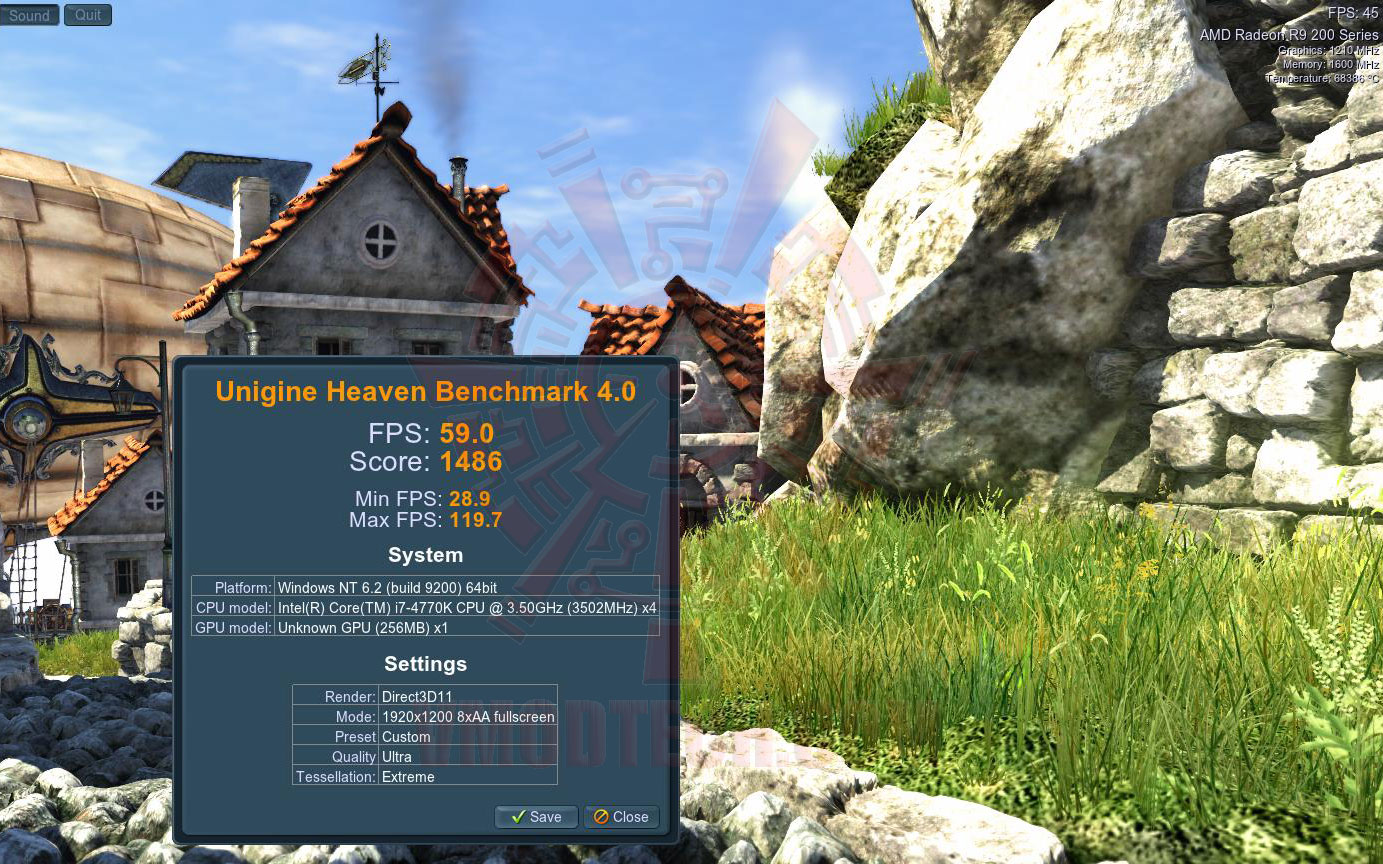
Task: Quit the Heaven benchmark
Action: [x=88, y=15]
